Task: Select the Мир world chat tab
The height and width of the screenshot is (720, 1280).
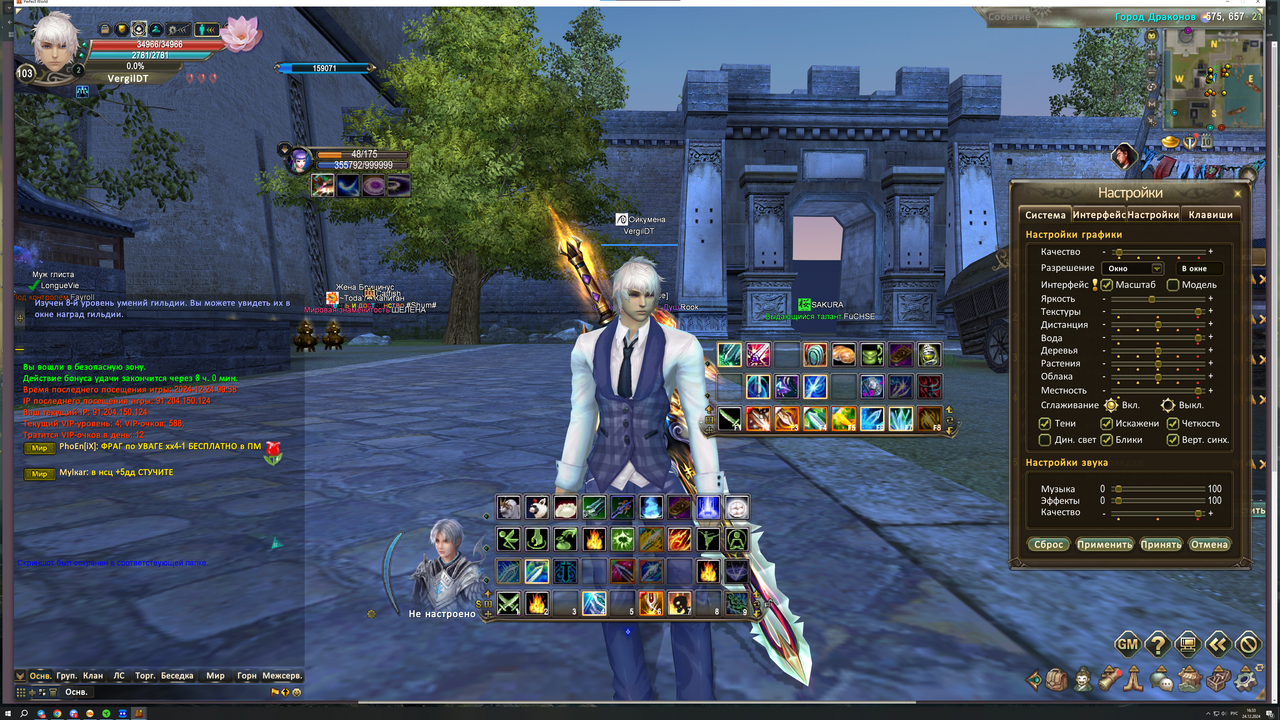Action: pos(215,676)
